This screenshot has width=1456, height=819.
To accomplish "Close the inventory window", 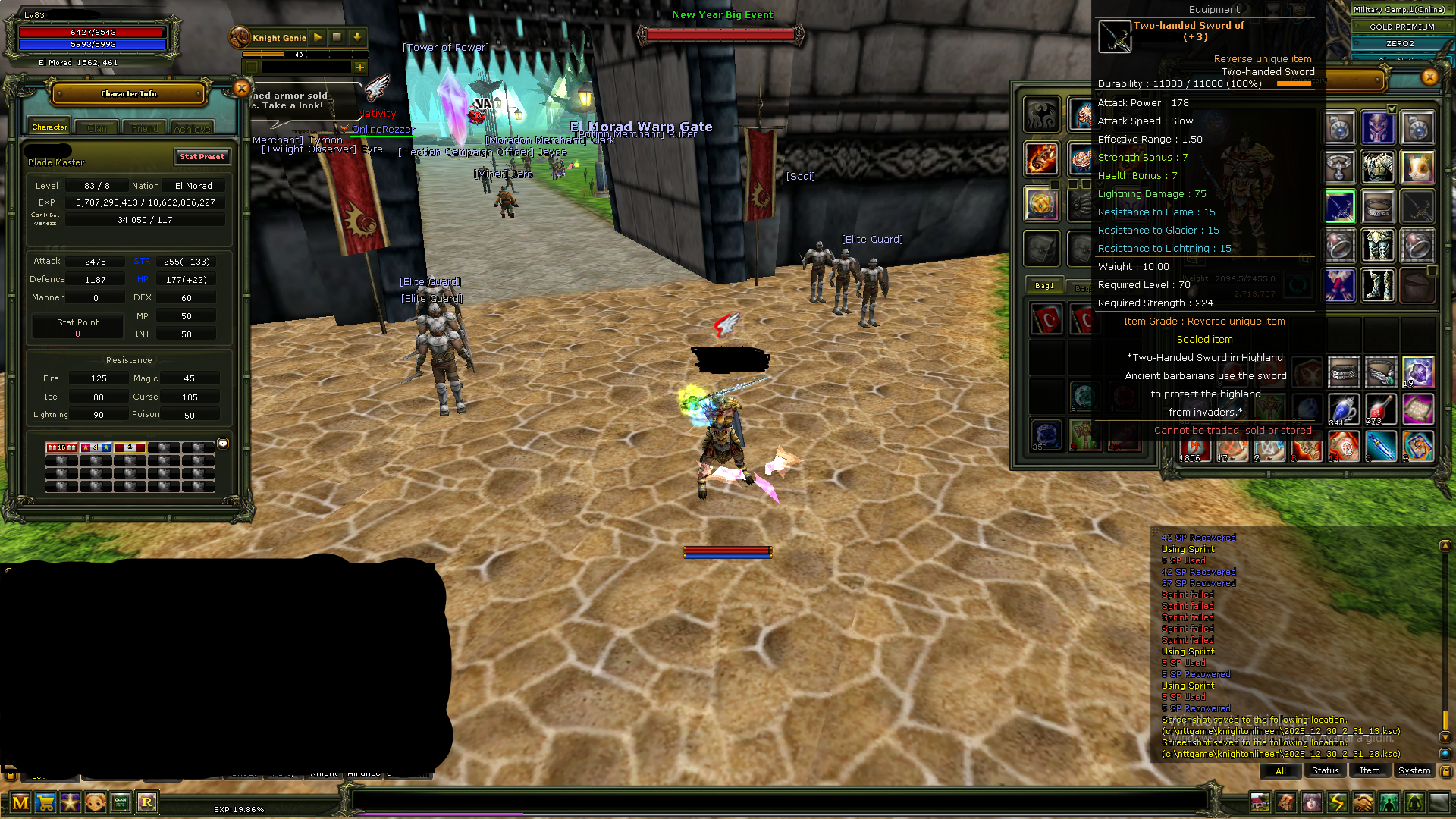I will pyautogui.click(x=1429, y=77).
